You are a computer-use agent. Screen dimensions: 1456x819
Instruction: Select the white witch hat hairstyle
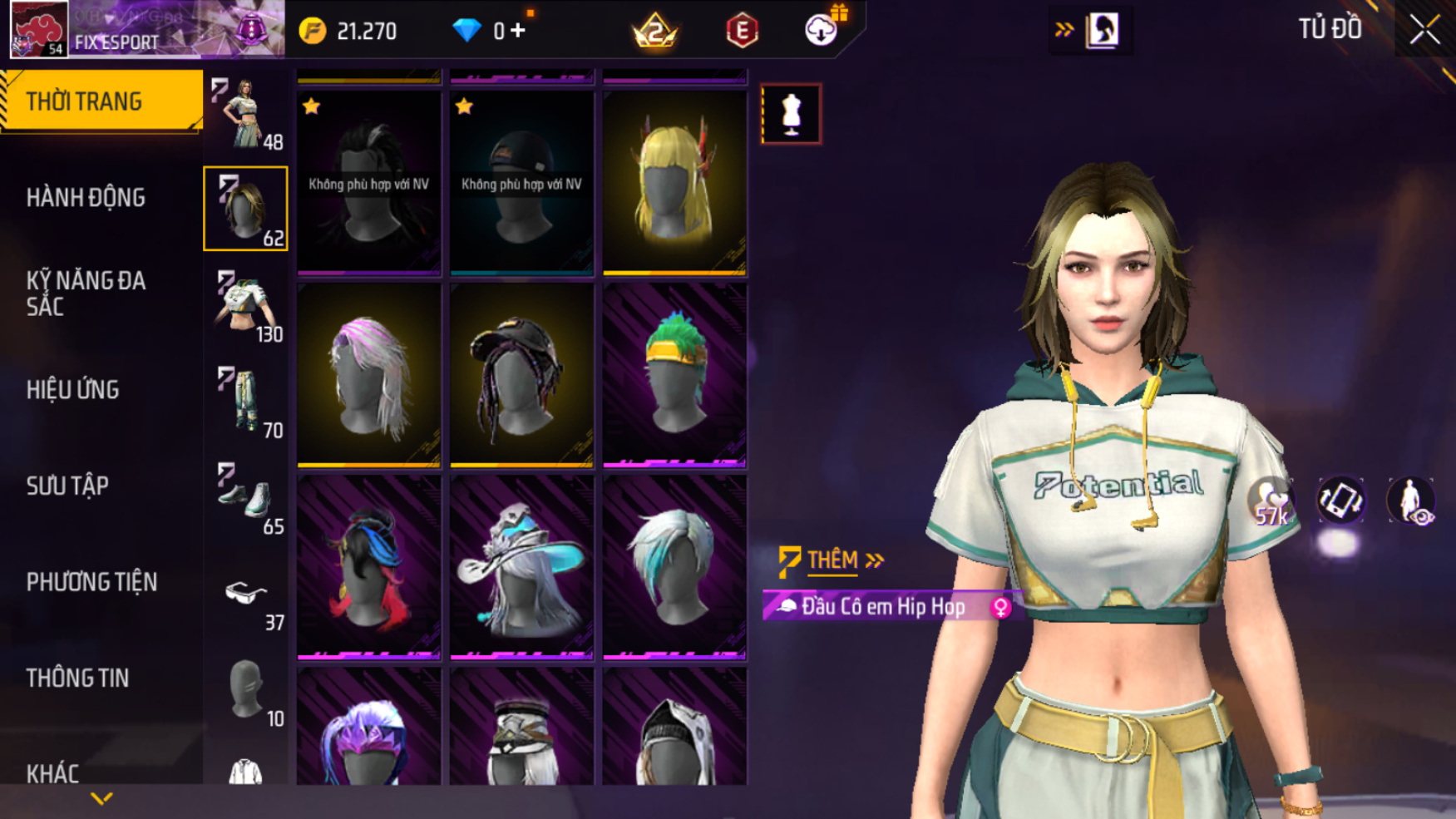click(x=521, y=567)
